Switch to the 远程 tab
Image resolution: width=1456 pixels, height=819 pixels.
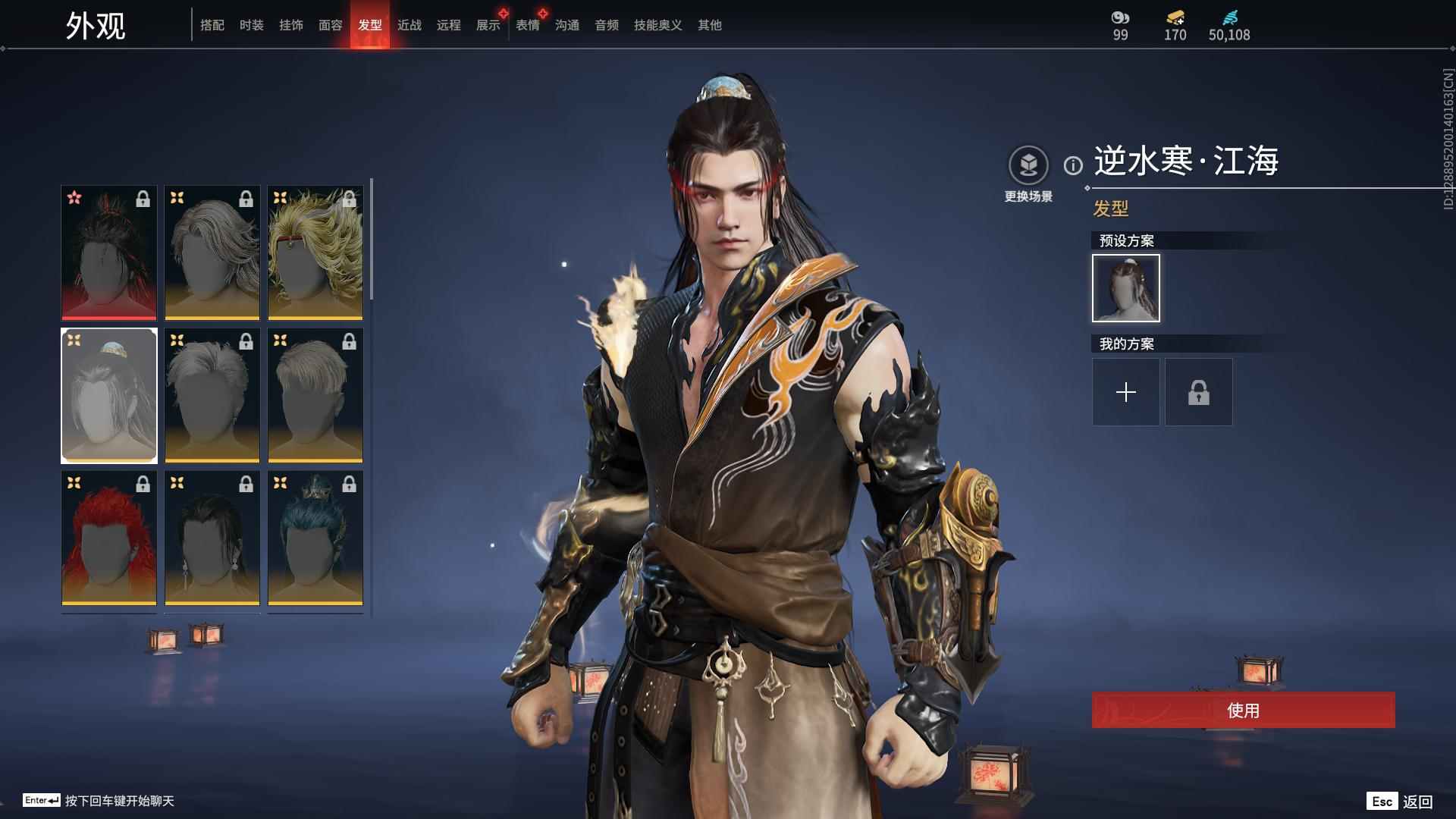pos(449,25)
